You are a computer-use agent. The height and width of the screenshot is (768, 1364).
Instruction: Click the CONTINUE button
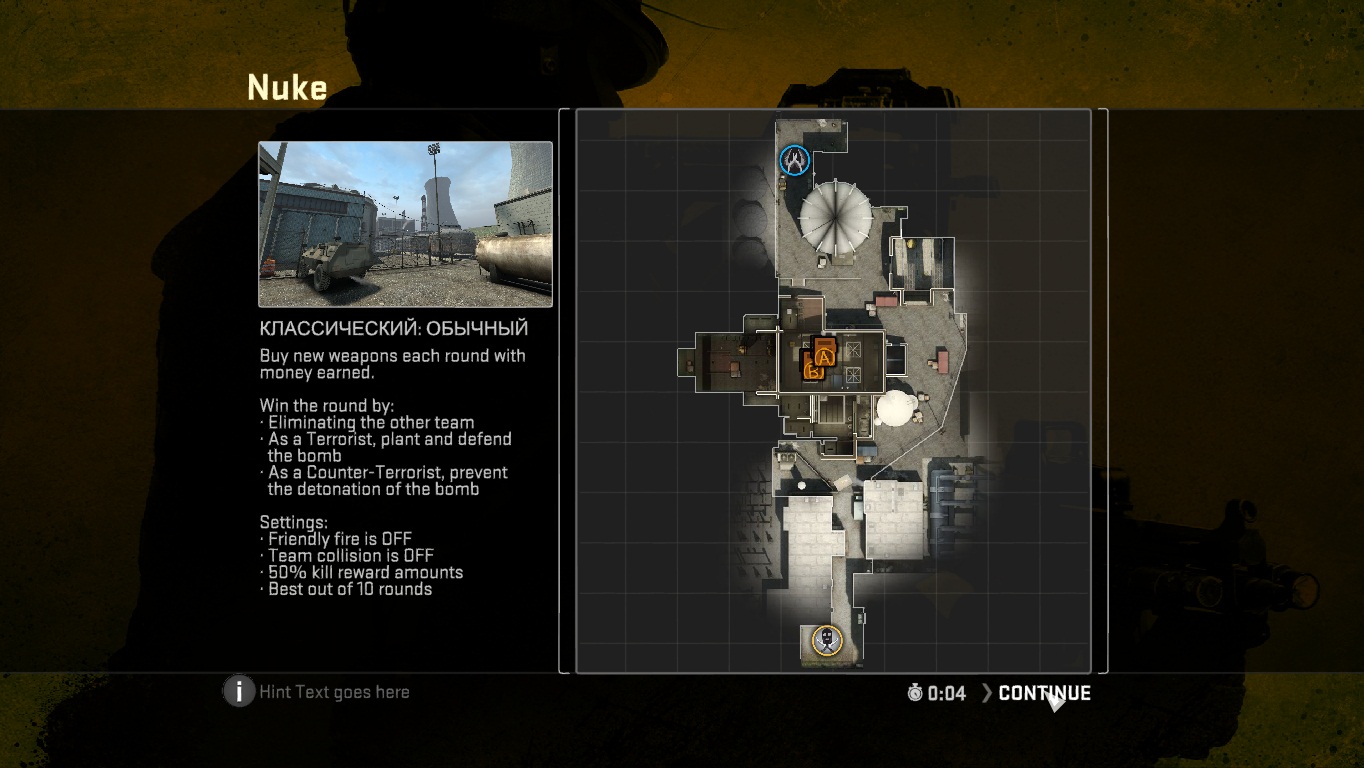1043,693
